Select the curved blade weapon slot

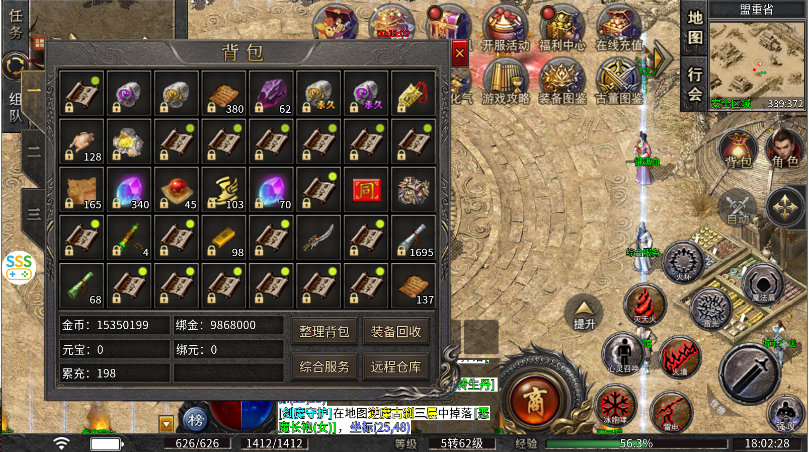click(x=318, y=237)
